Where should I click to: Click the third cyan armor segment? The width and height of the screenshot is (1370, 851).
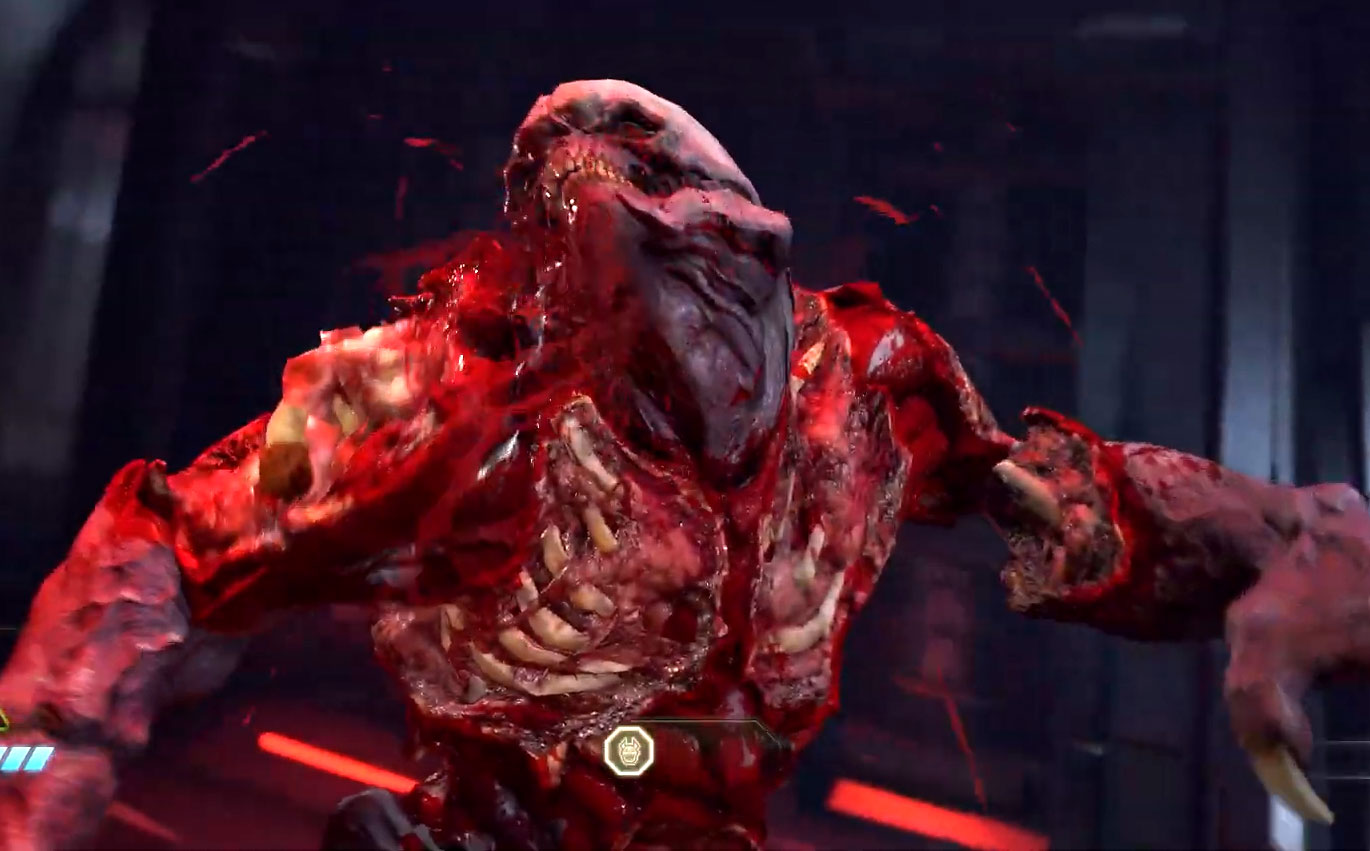click(x=42, y=757)
